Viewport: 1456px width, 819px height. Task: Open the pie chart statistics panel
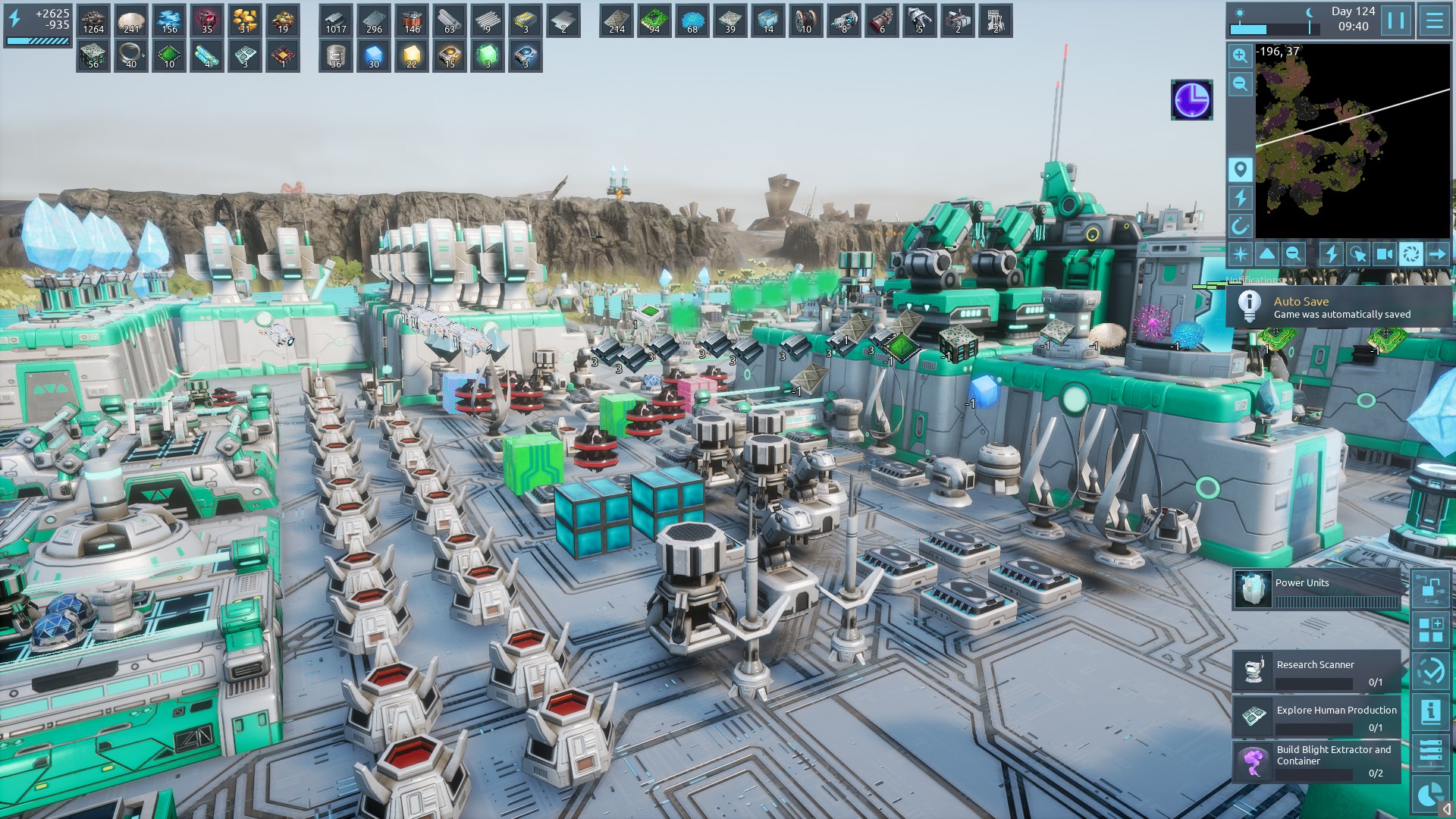point(1430,794)
